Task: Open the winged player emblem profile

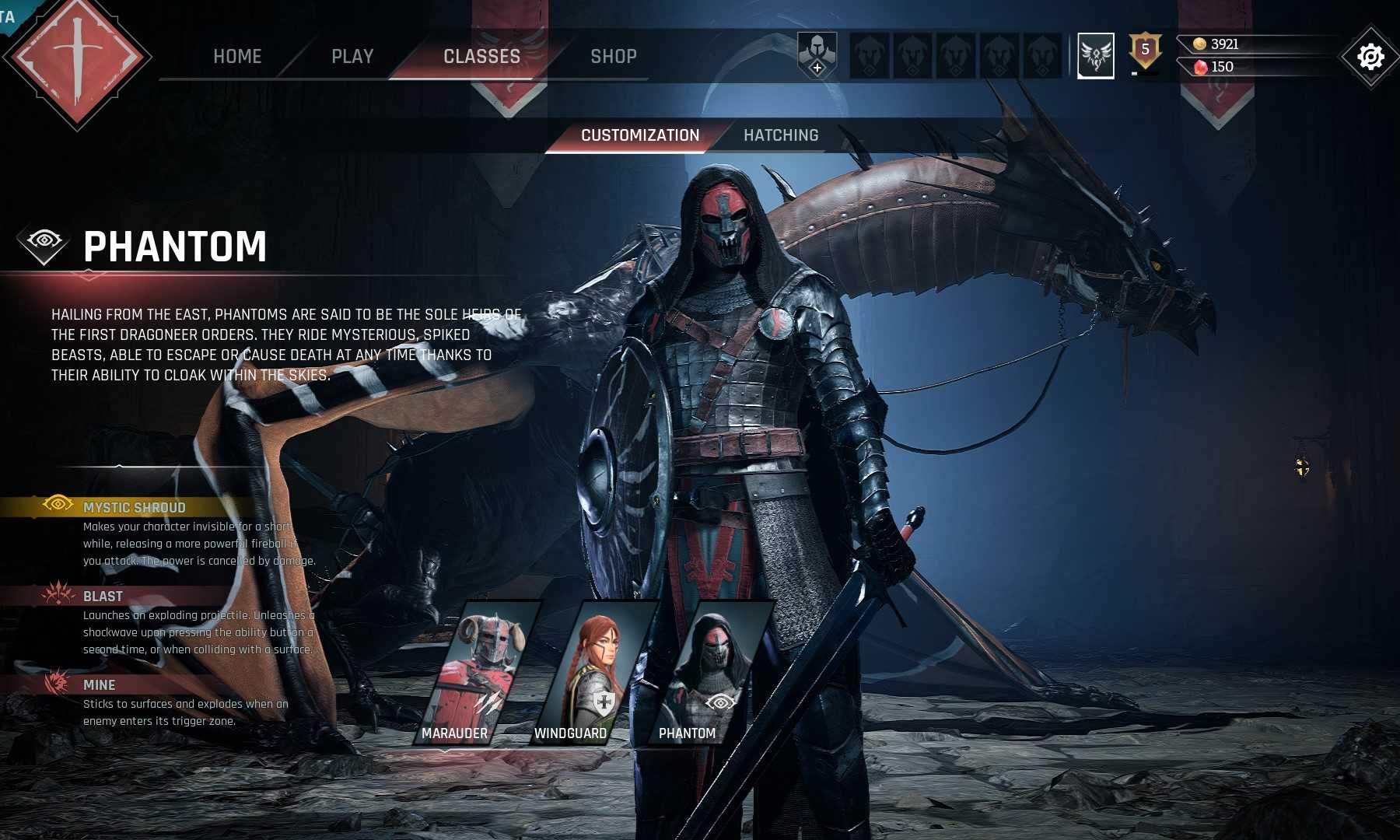Action: pyautogui.click(x=1095, y=55)
